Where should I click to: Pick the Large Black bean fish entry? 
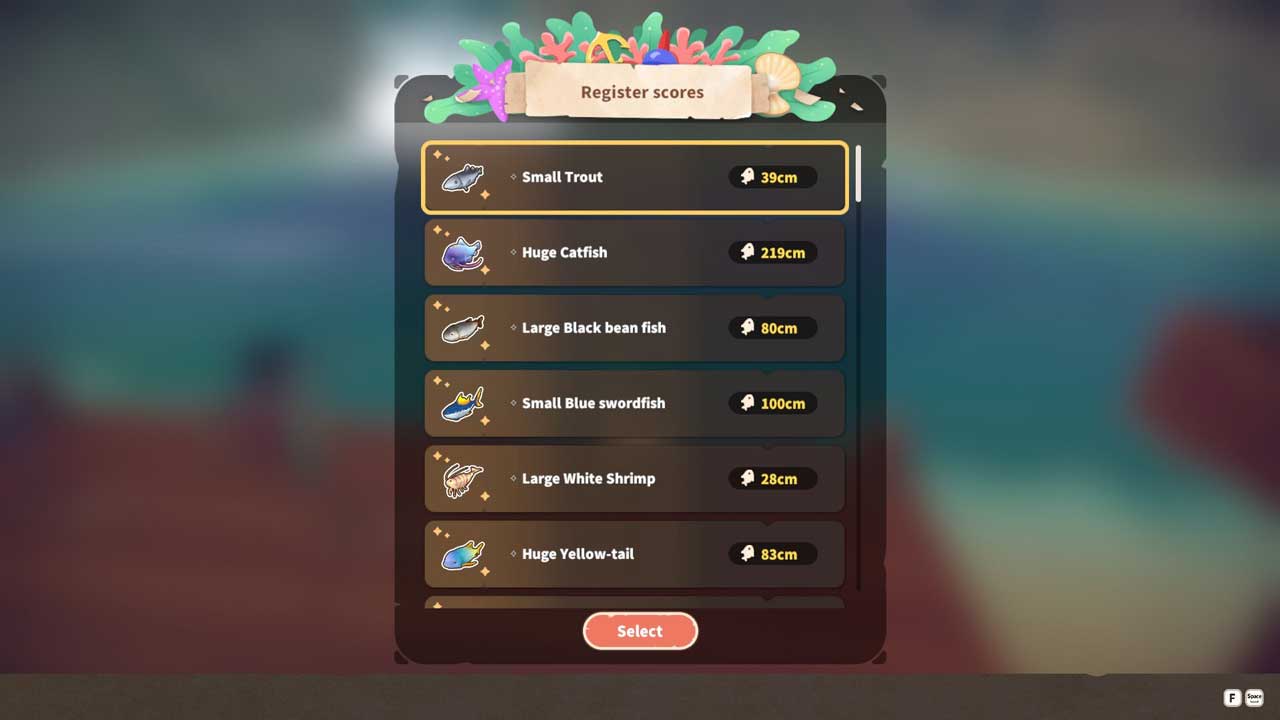point(634,328)
